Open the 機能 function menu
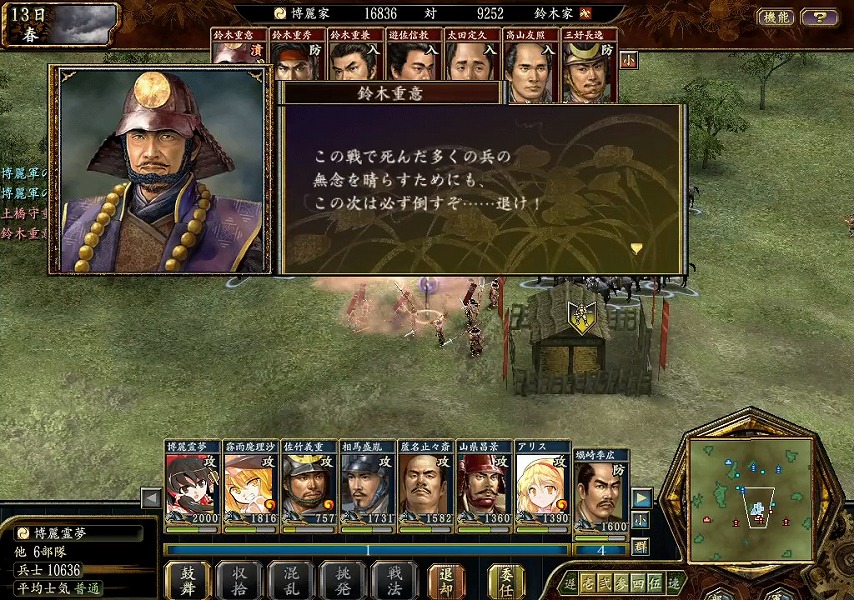 click(774, 17)
